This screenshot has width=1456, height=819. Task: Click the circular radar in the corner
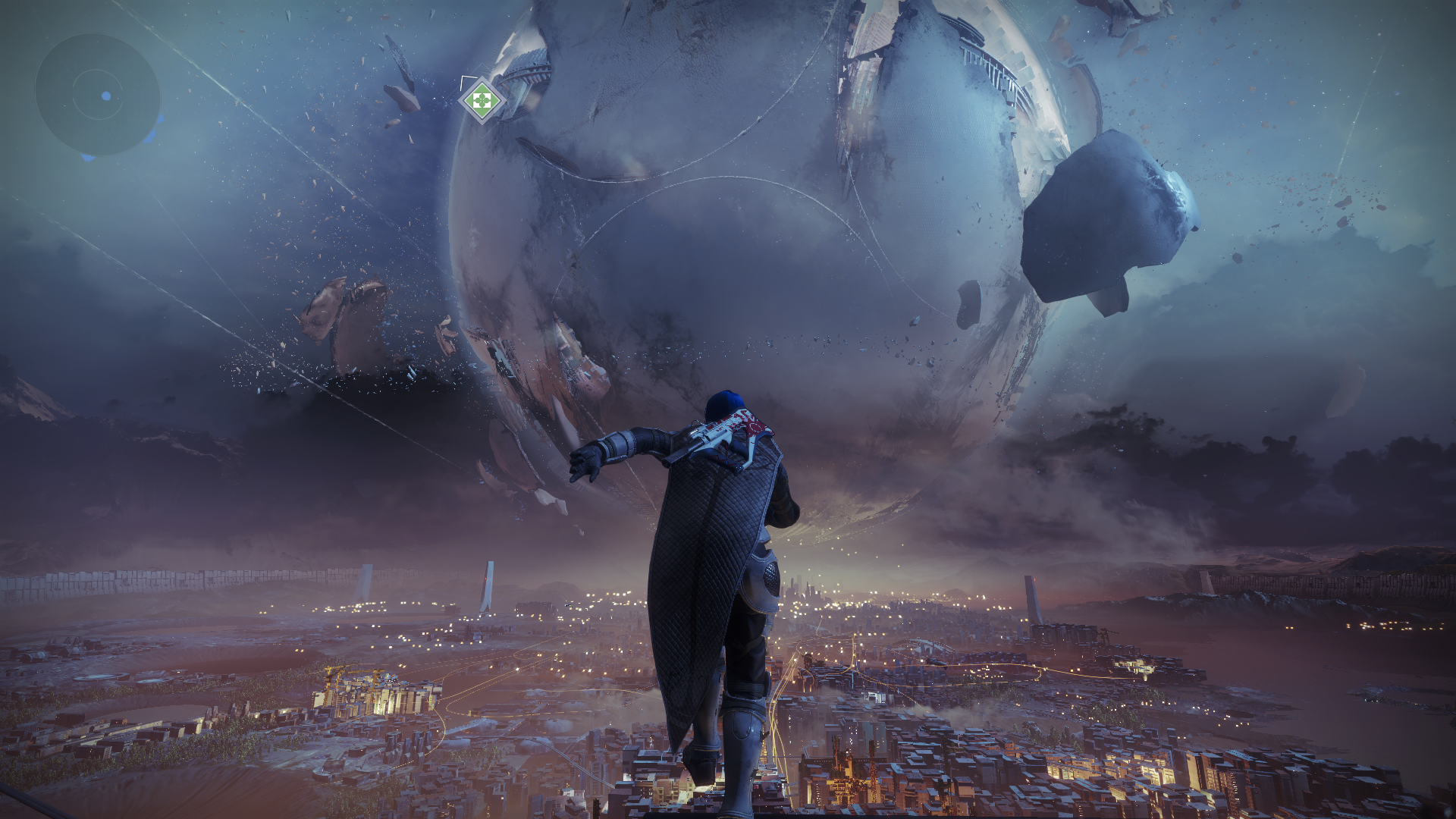tap(98, 95)
